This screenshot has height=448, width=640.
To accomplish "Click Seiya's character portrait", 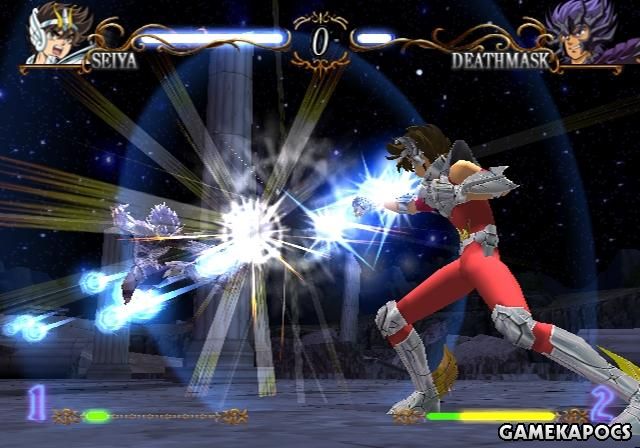I will pyautogui.click(x=50, y=32).
